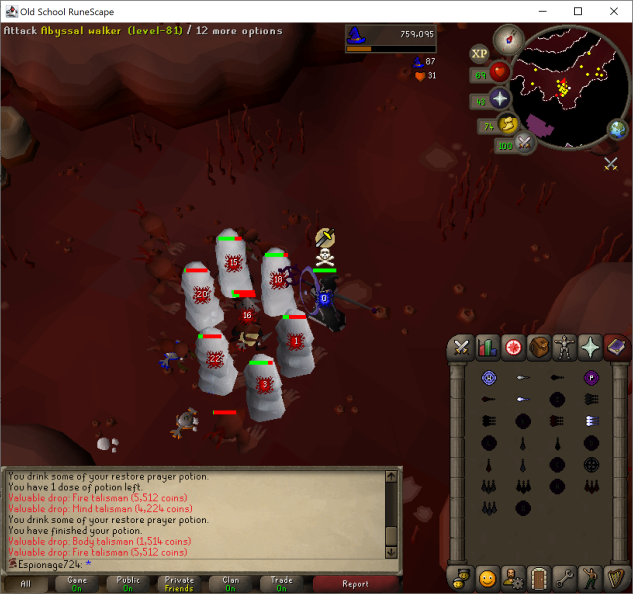This screenshot has width=633, height=594.
Task: Open the Combat Options tab
Action: (x=462, y=347)
